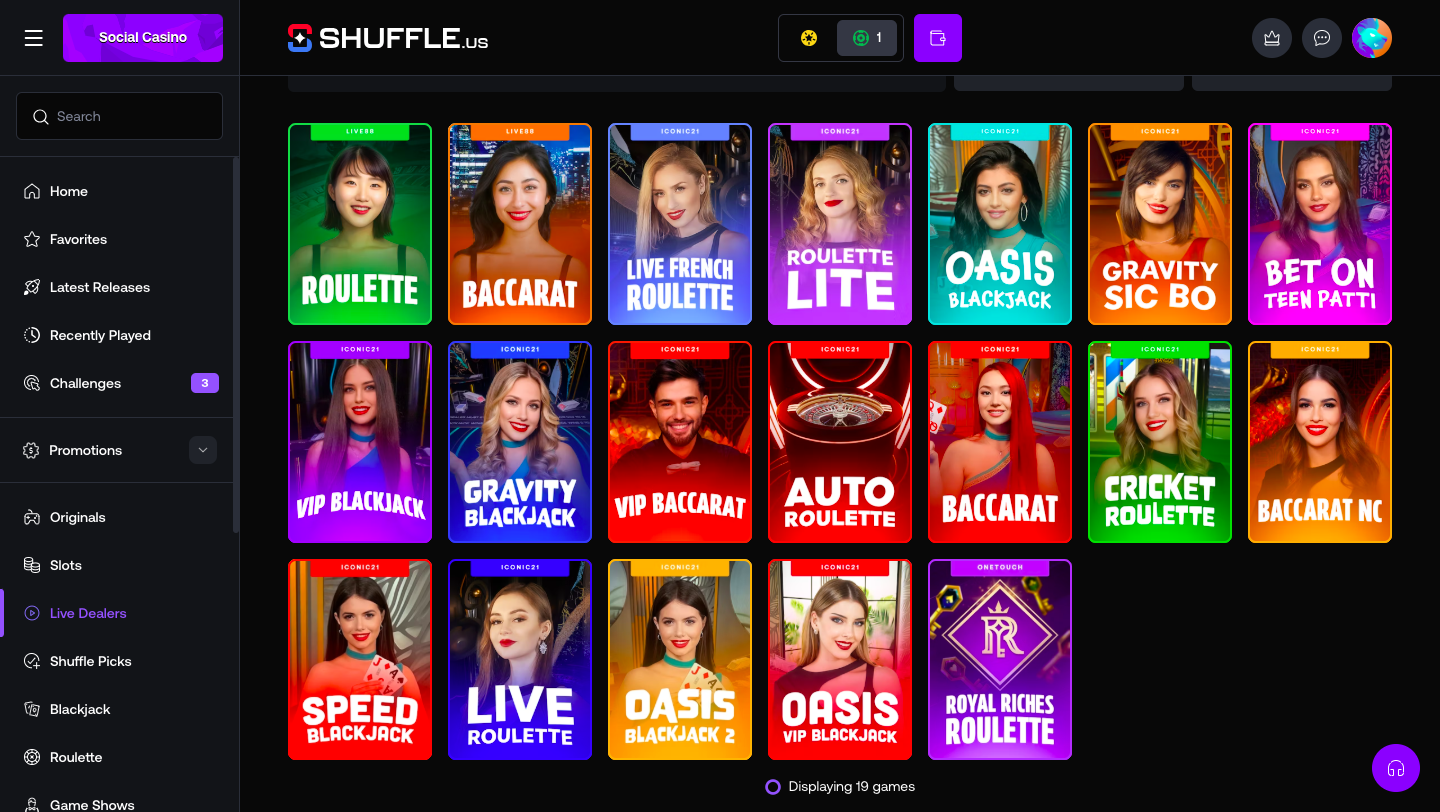Select Live Dealers in the sidebar
The width and height of the screenshot is (1440, 812).
[x=88, y=613]
